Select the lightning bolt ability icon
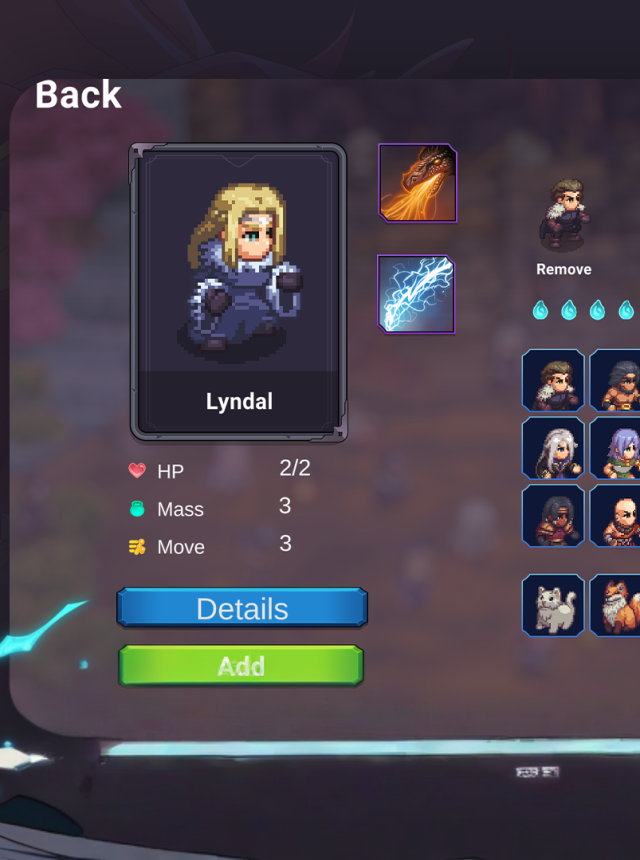The image size is (640, 860). click(x=416, y=294)
